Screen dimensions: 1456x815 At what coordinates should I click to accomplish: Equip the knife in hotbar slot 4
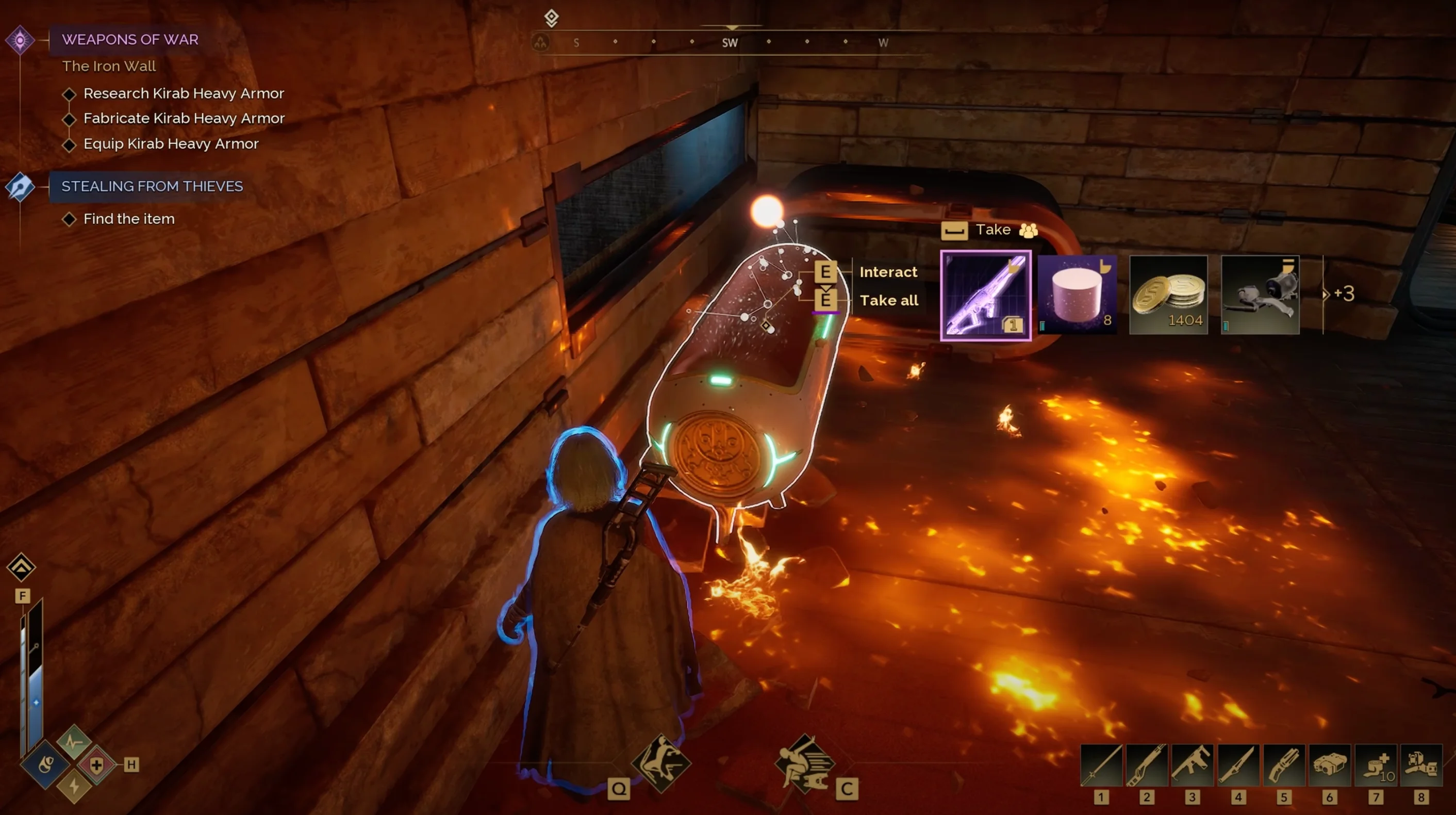(x=1238, y=765)
